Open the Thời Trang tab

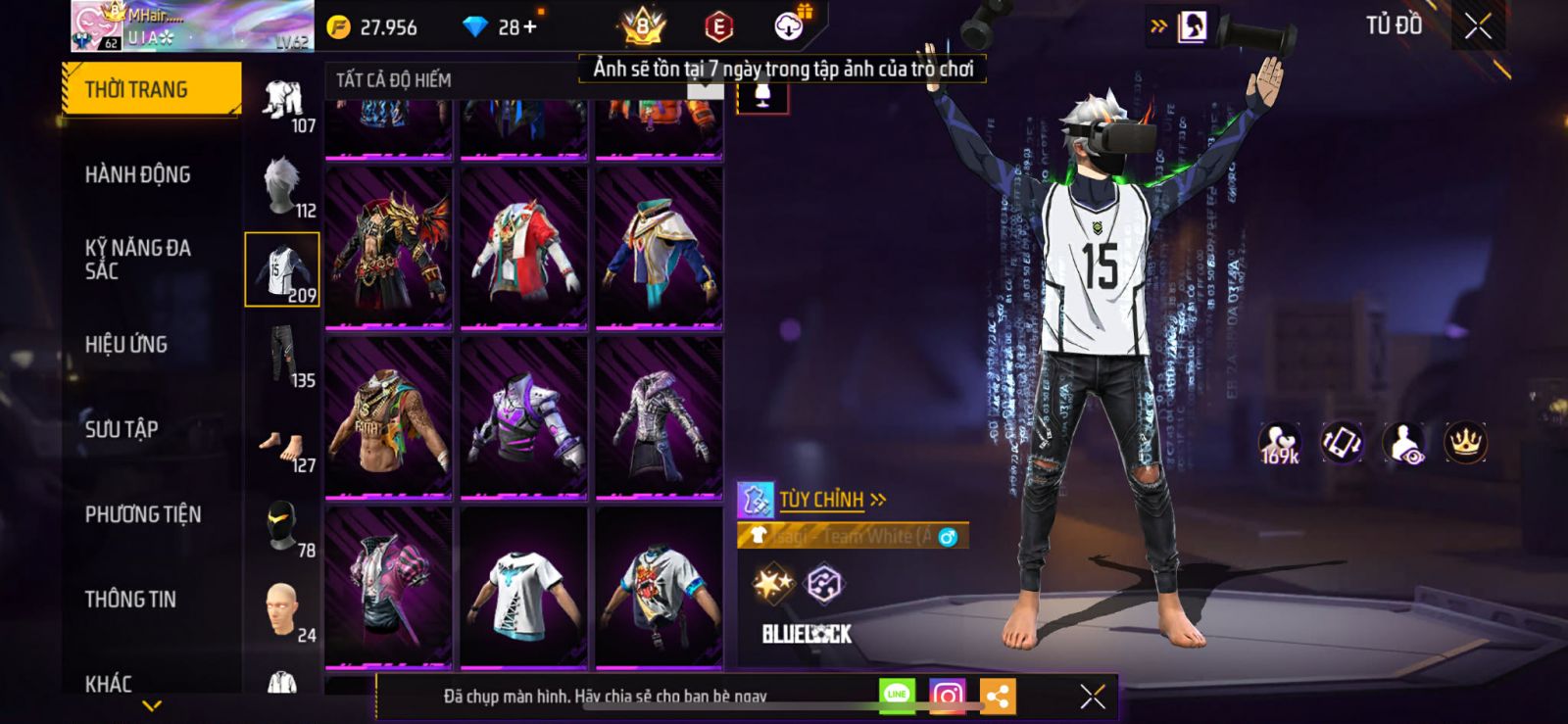[150, 89]
